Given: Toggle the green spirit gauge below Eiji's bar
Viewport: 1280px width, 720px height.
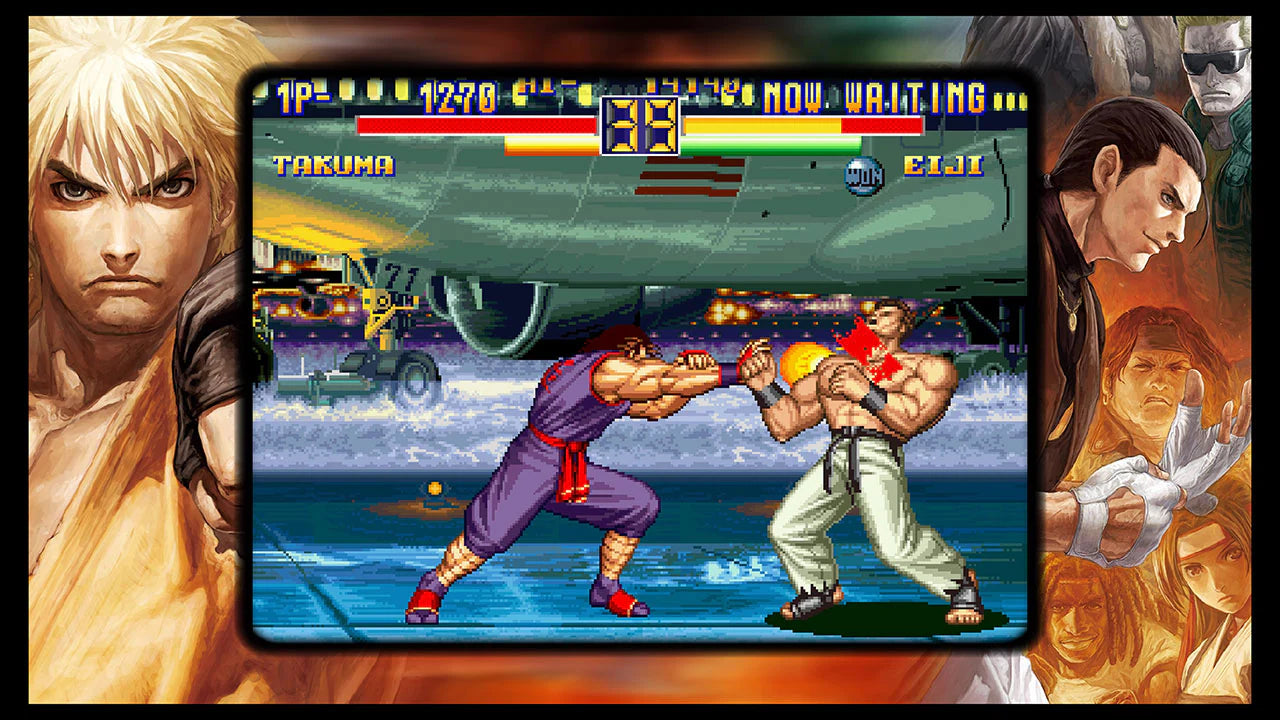Looking at the screenshot, I should coord(770,146).
